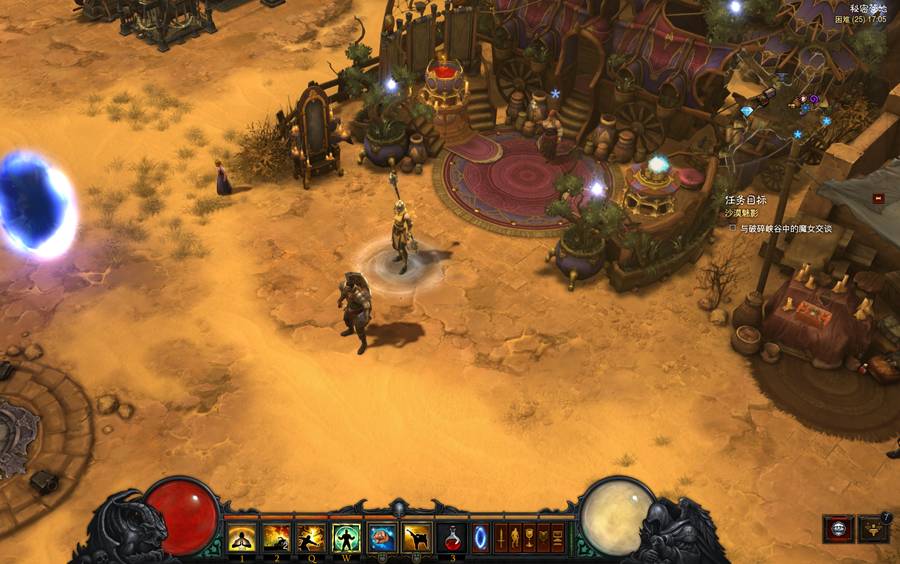Screen dimensions: 900x564
Task: Open the inventory with the character figure icon
Action: coord(515,538)
